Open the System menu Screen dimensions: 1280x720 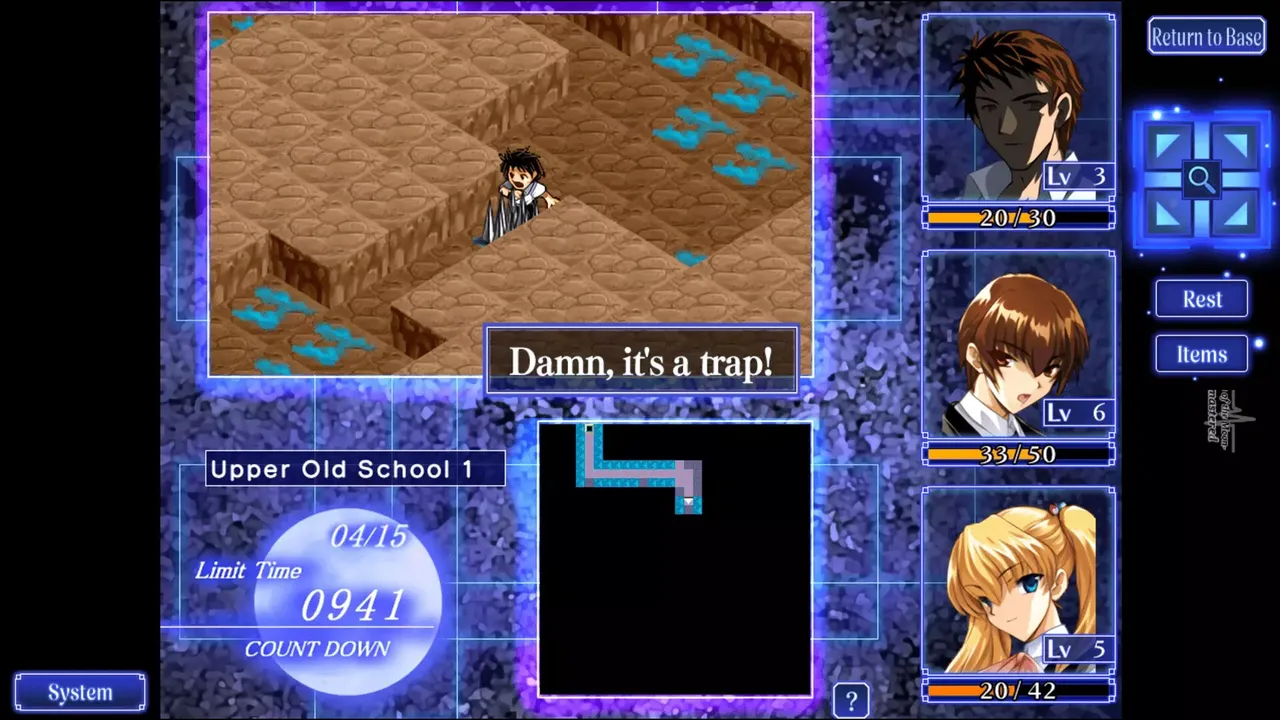[79, 691]
